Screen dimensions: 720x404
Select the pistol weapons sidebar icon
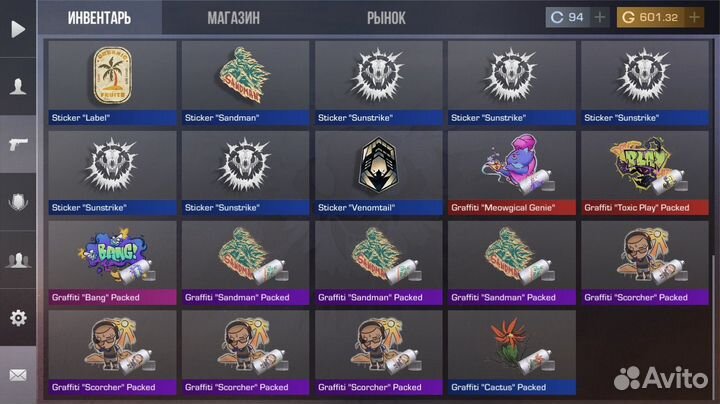(x=17, y=144)
